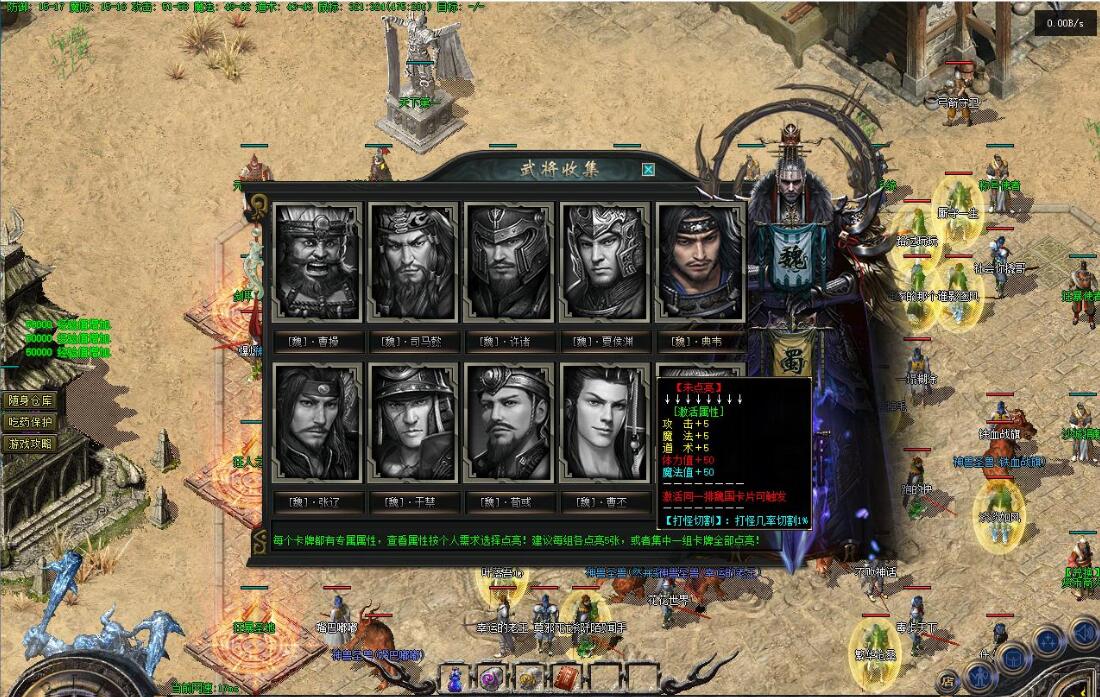Close the 武将收集 general collection window
1100x697 pixels.
(648, 170)
